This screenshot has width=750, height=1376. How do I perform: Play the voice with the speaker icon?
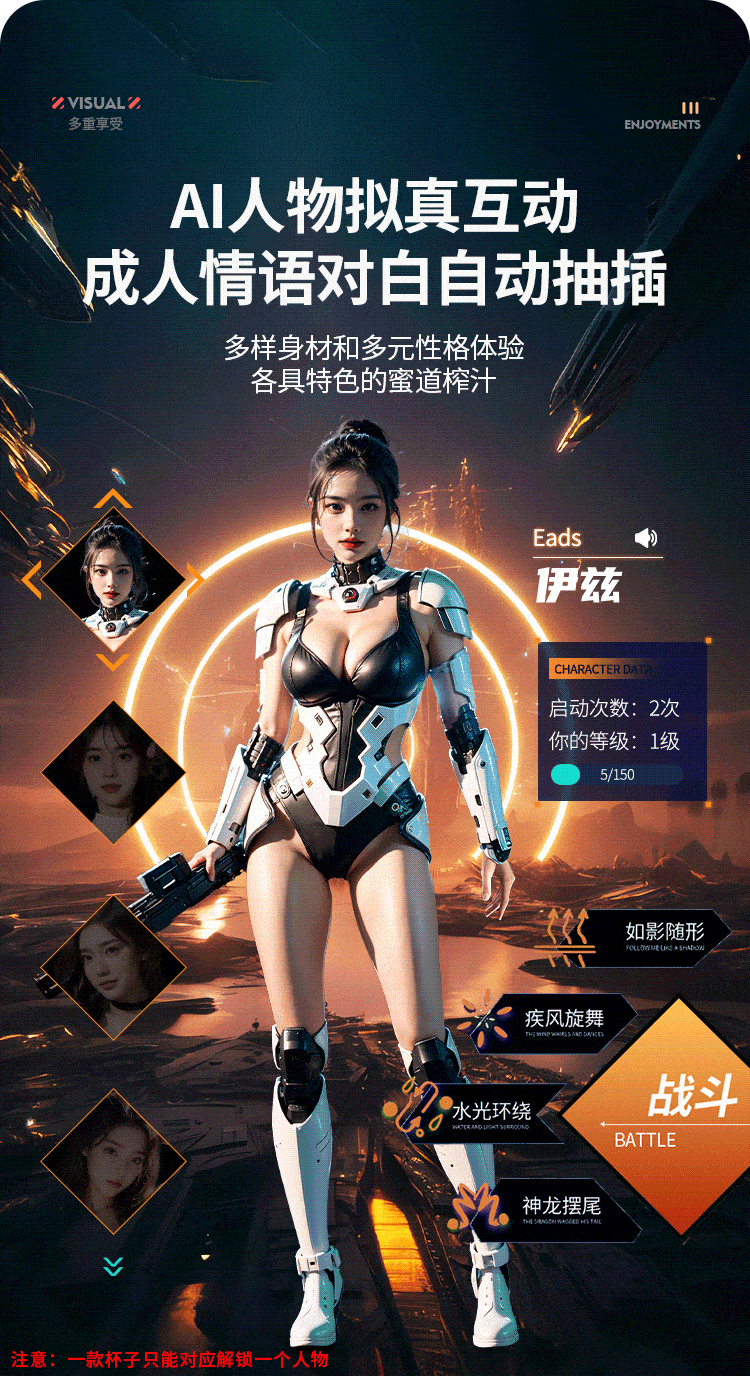[x=646, y=539]
